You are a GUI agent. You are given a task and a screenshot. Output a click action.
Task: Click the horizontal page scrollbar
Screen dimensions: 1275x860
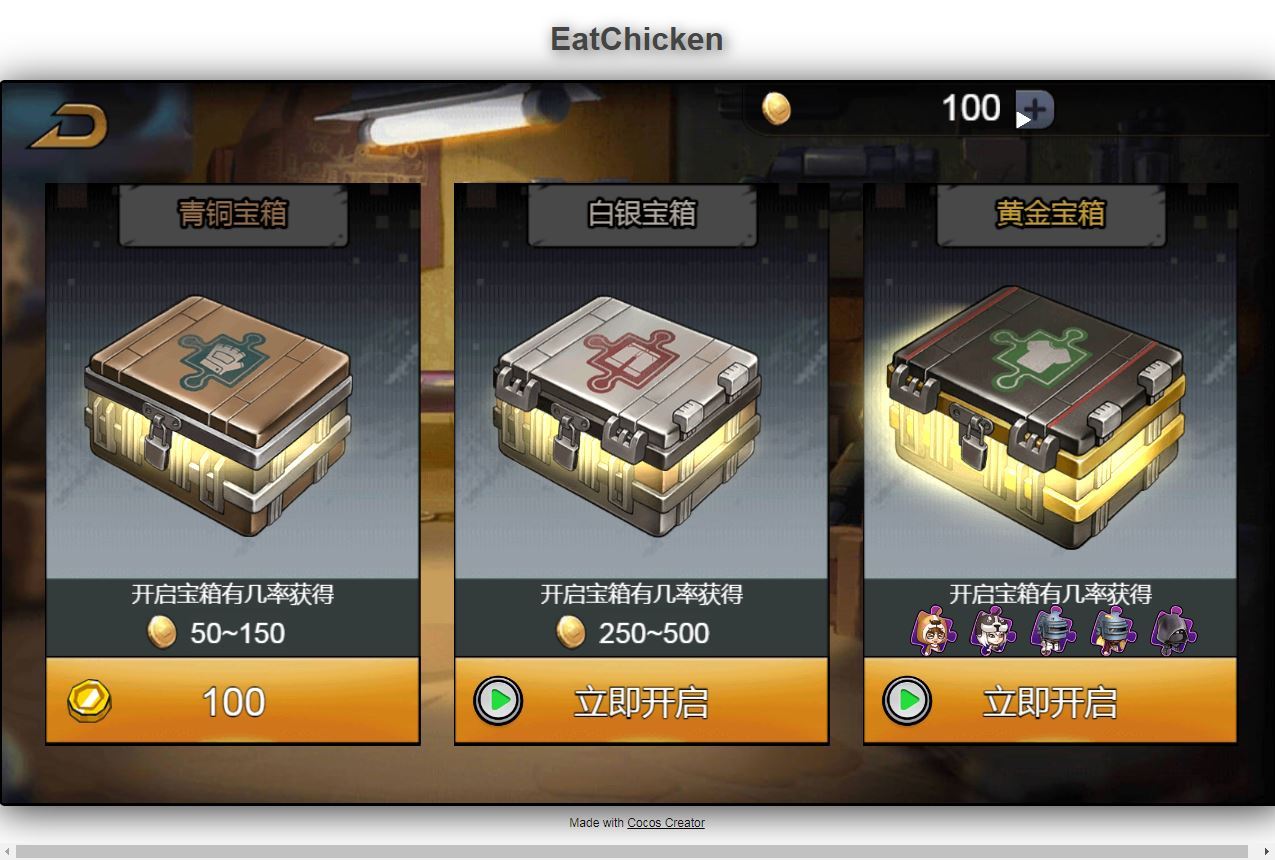pos(637,852)
